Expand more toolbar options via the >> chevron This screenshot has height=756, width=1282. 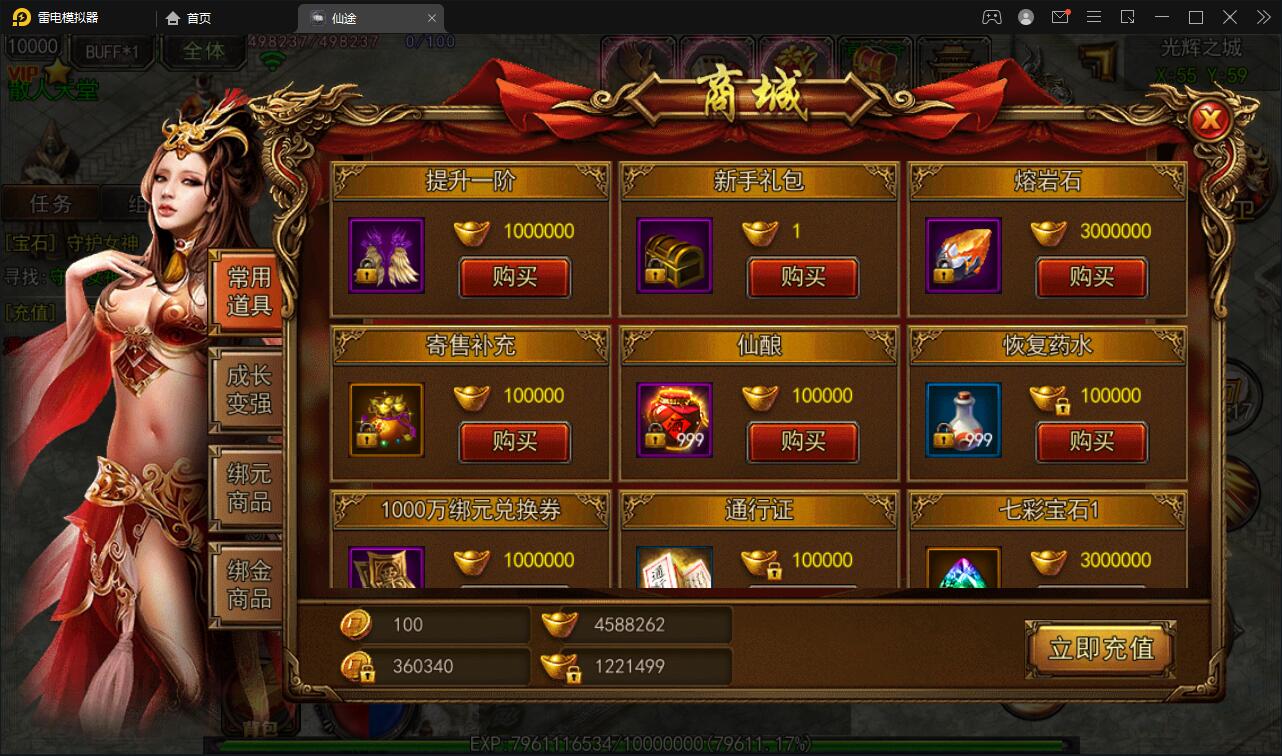point(1264,17)
